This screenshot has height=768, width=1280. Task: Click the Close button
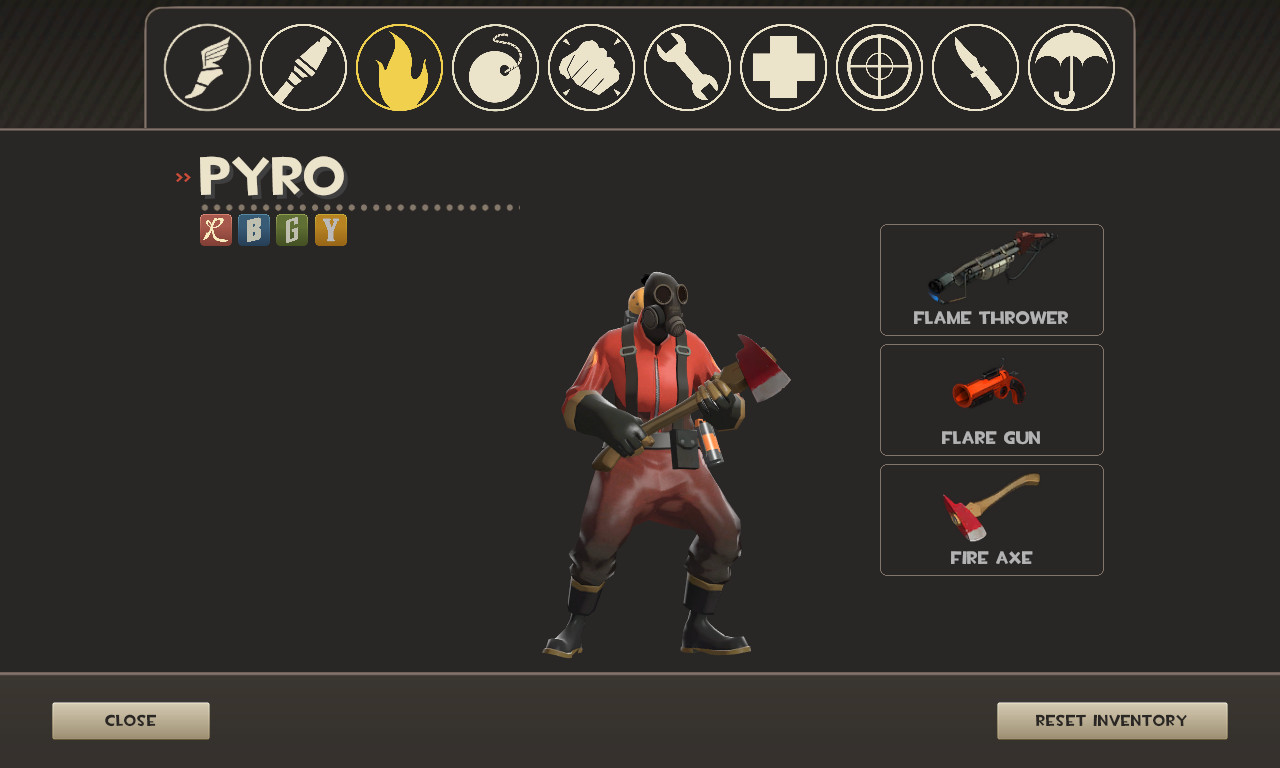[x=130, y=720]
